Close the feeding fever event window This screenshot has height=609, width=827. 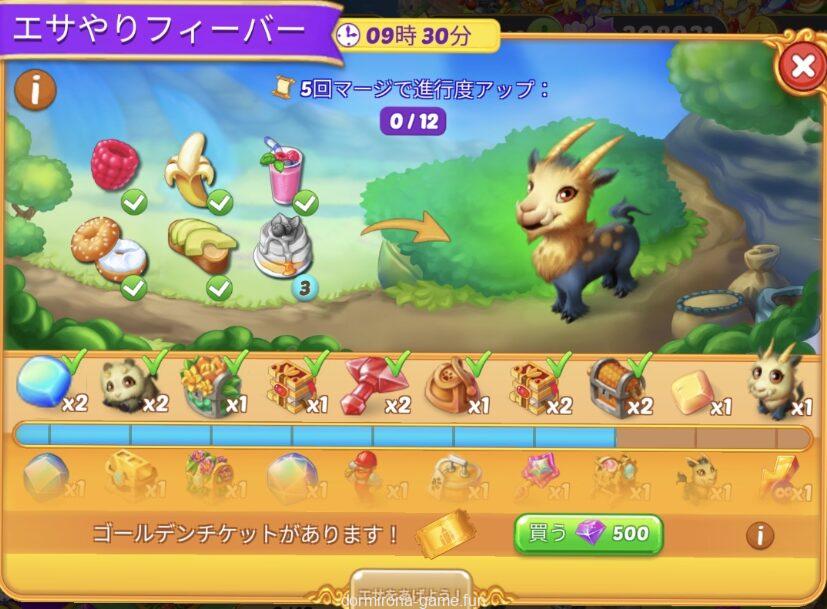[x=800, y=67]
